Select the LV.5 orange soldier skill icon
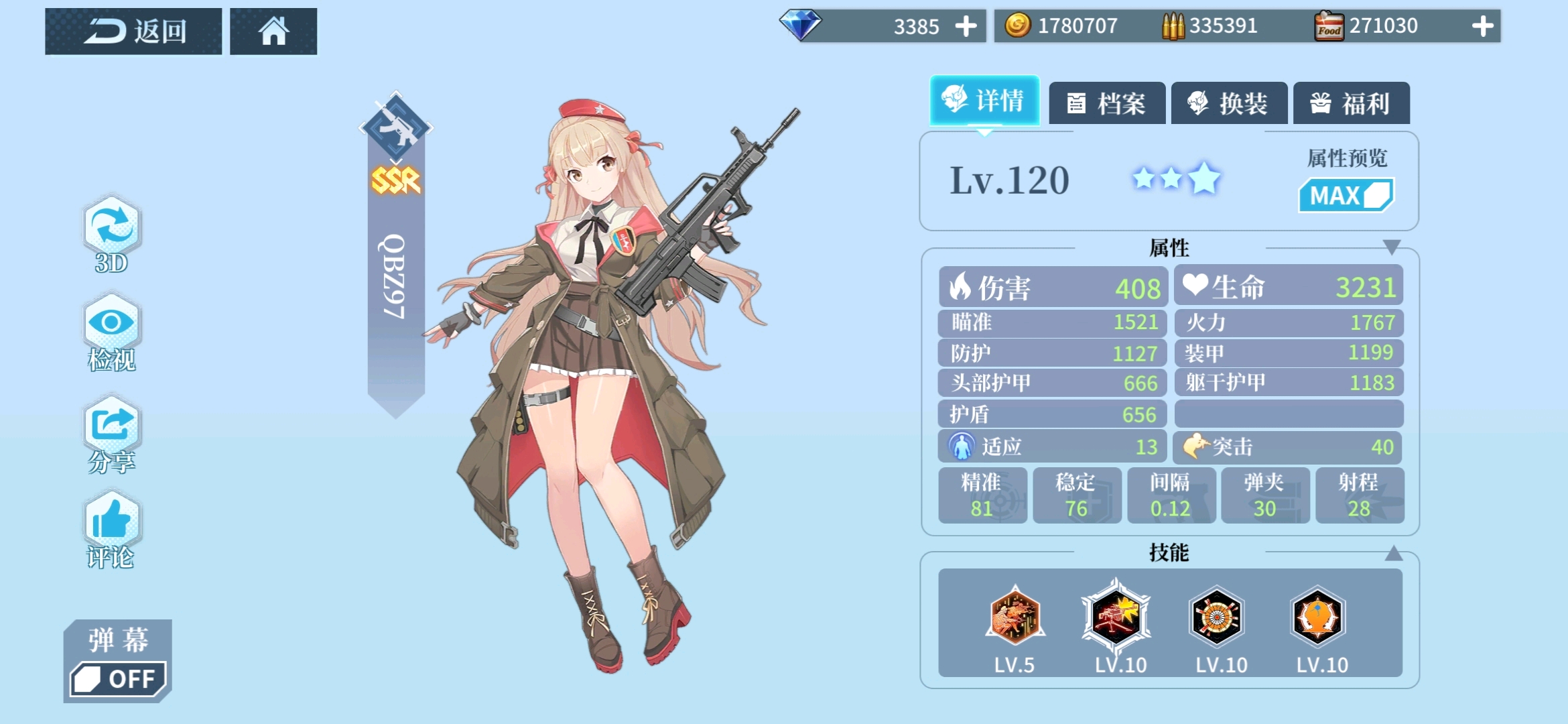 (1015, 617)
